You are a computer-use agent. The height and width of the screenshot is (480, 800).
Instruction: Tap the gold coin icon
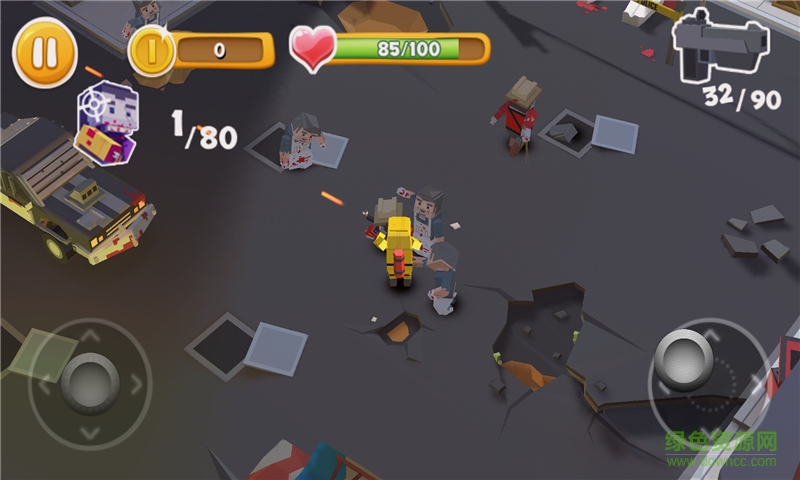point(154,51)
